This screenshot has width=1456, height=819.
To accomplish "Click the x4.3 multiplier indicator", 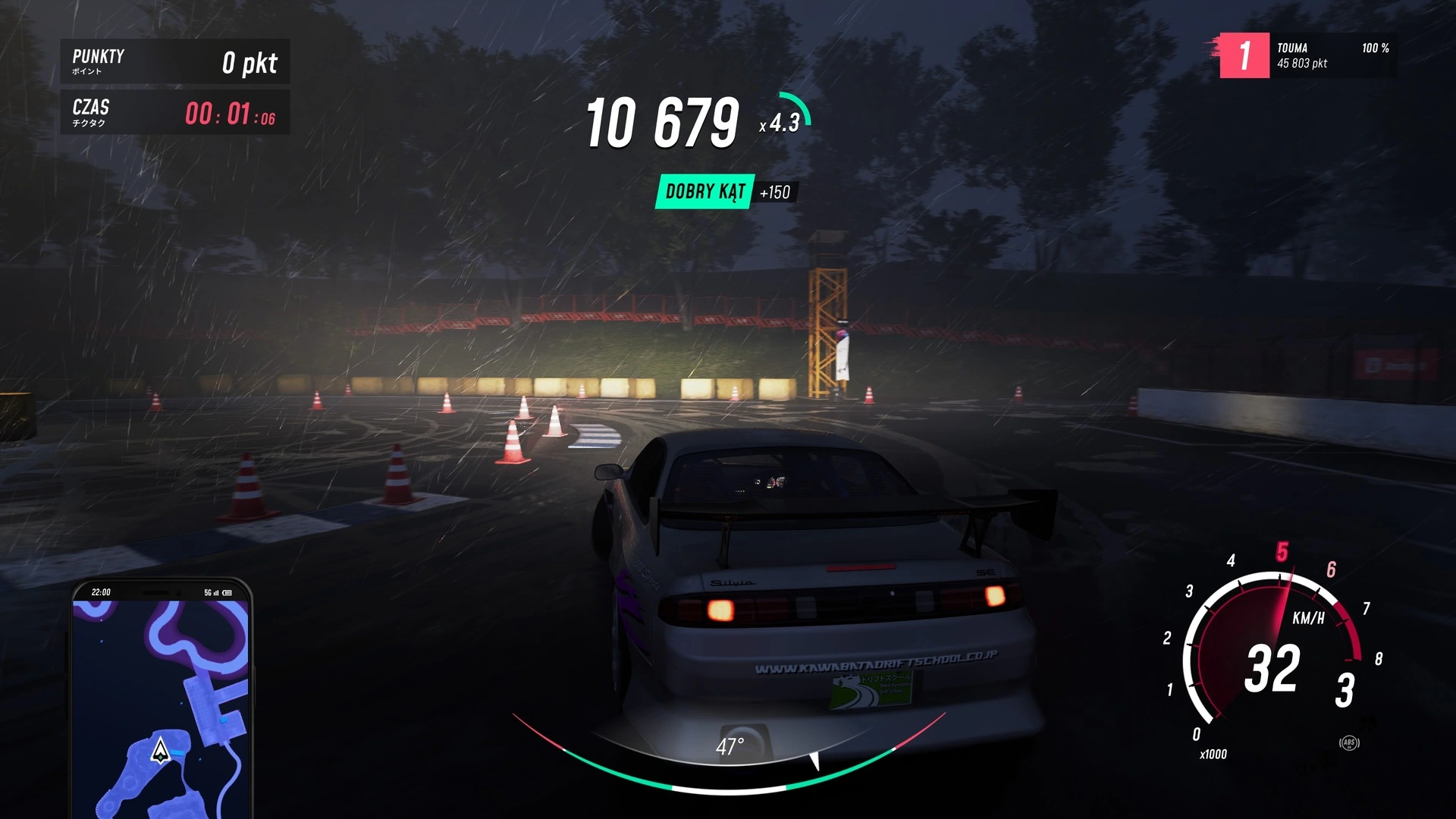I will [779, 122].
